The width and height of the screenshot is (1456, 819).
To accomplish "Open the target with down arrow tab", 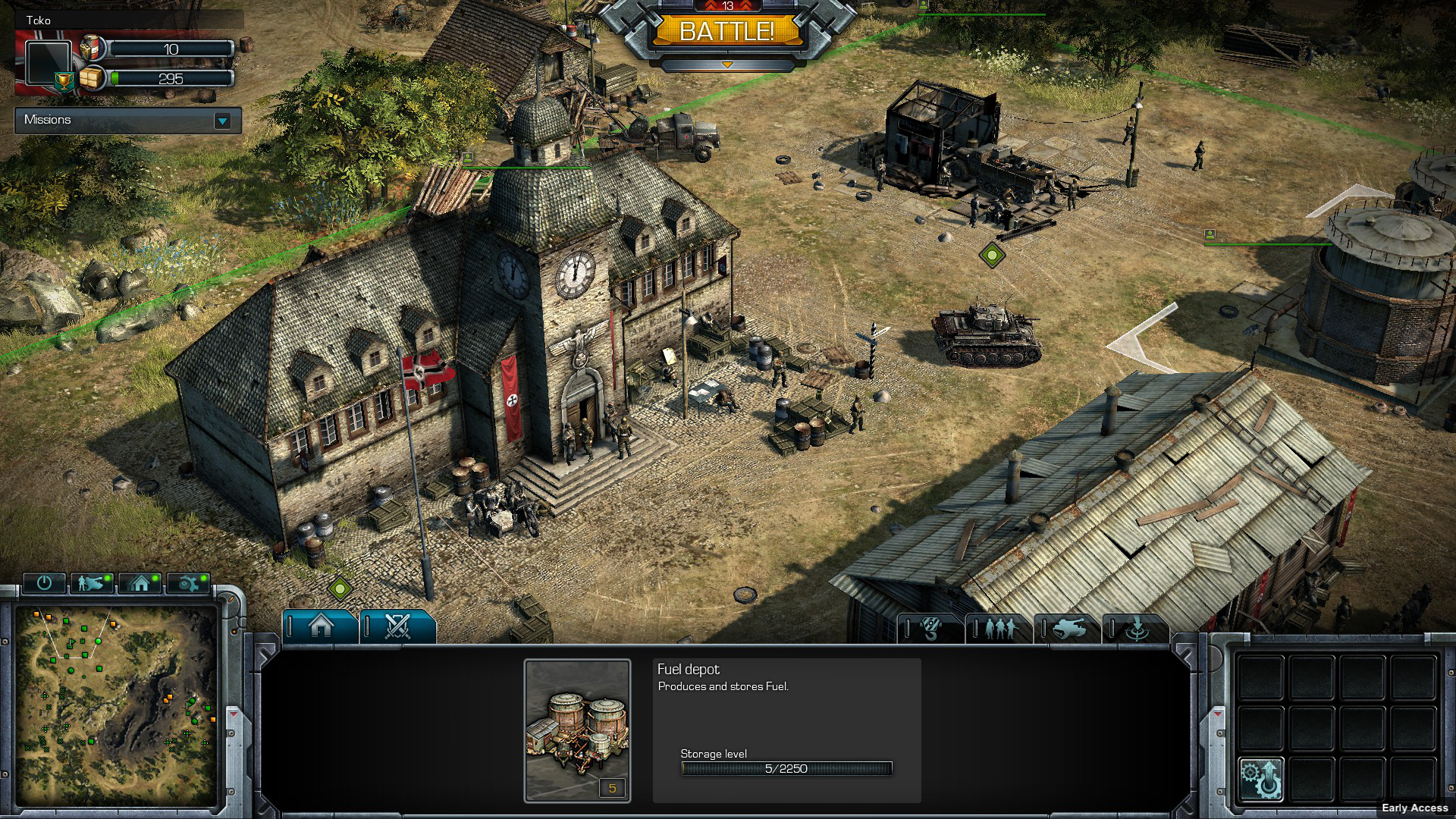I will coord(1136,629).
